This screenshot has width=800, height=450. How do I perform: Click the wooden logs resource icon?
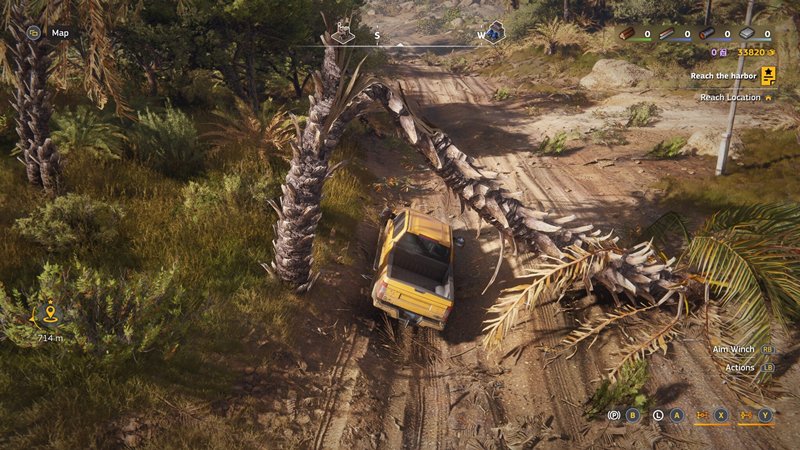tap(627, 33)
